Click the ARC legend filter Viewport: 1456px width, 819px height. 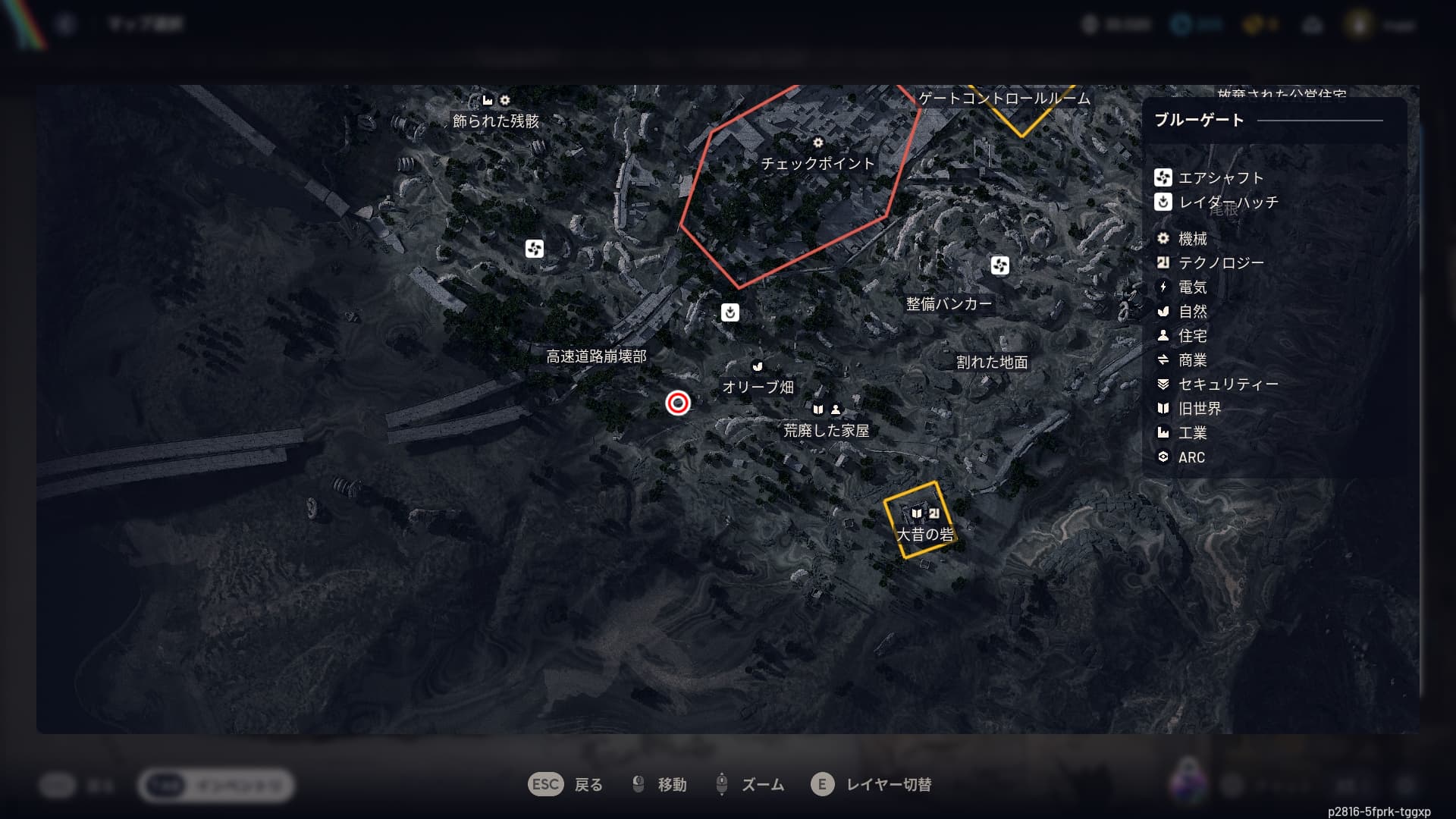point(1191,457)
